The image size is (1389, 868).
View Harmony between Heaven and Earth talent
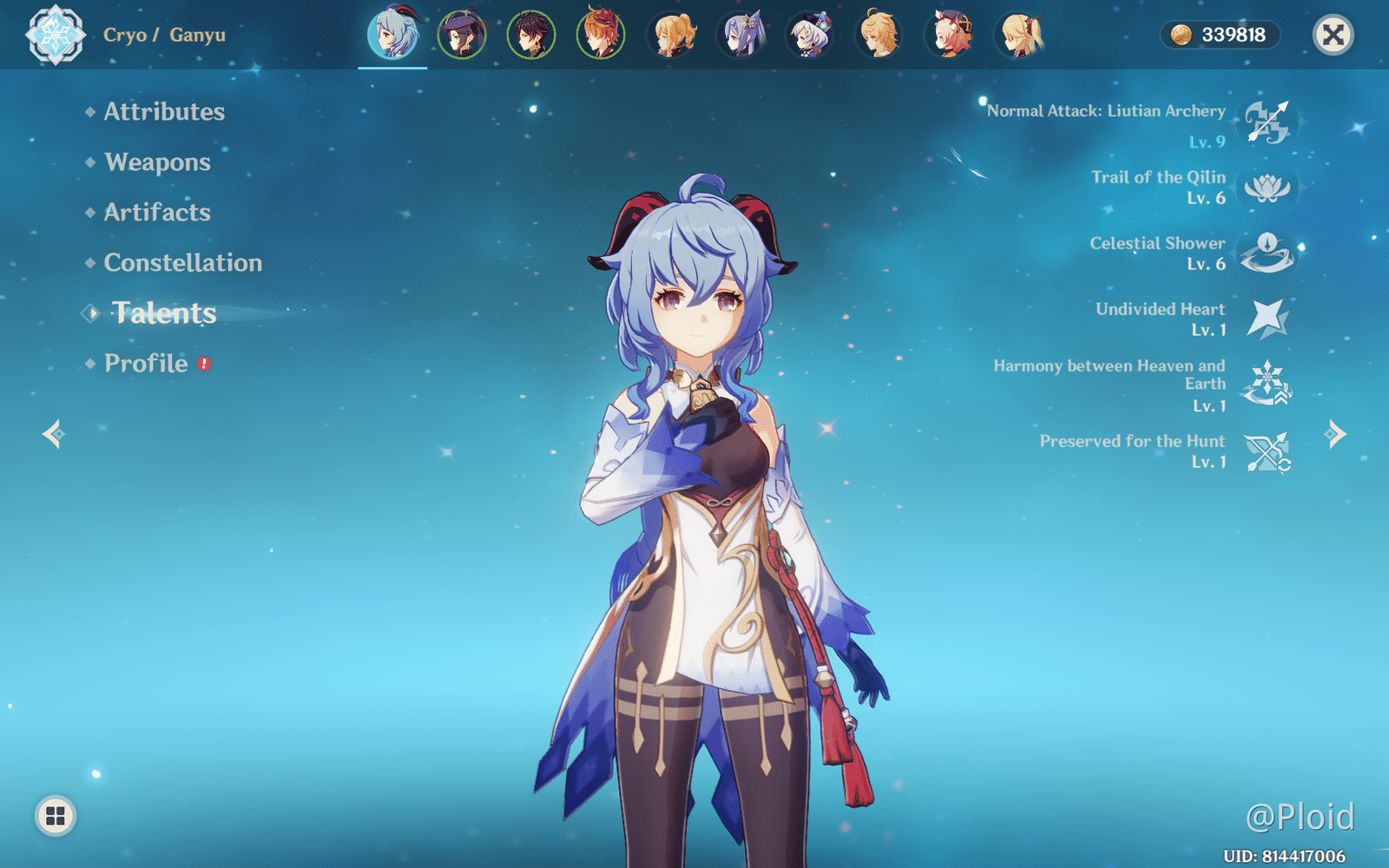click(1267, 384)
